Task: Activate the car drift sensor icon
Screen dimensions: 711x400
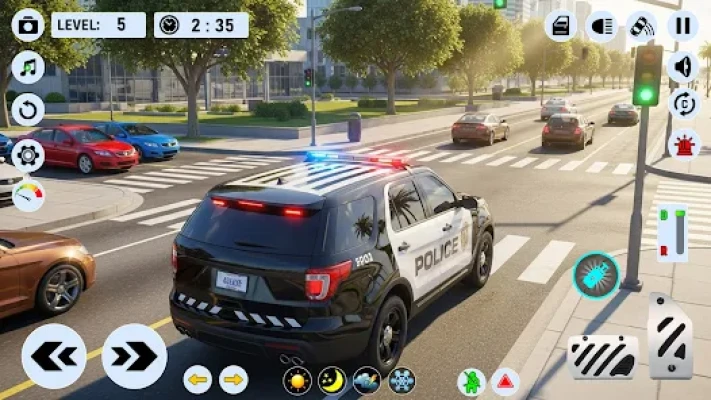Action: click(x=642, y=25)
